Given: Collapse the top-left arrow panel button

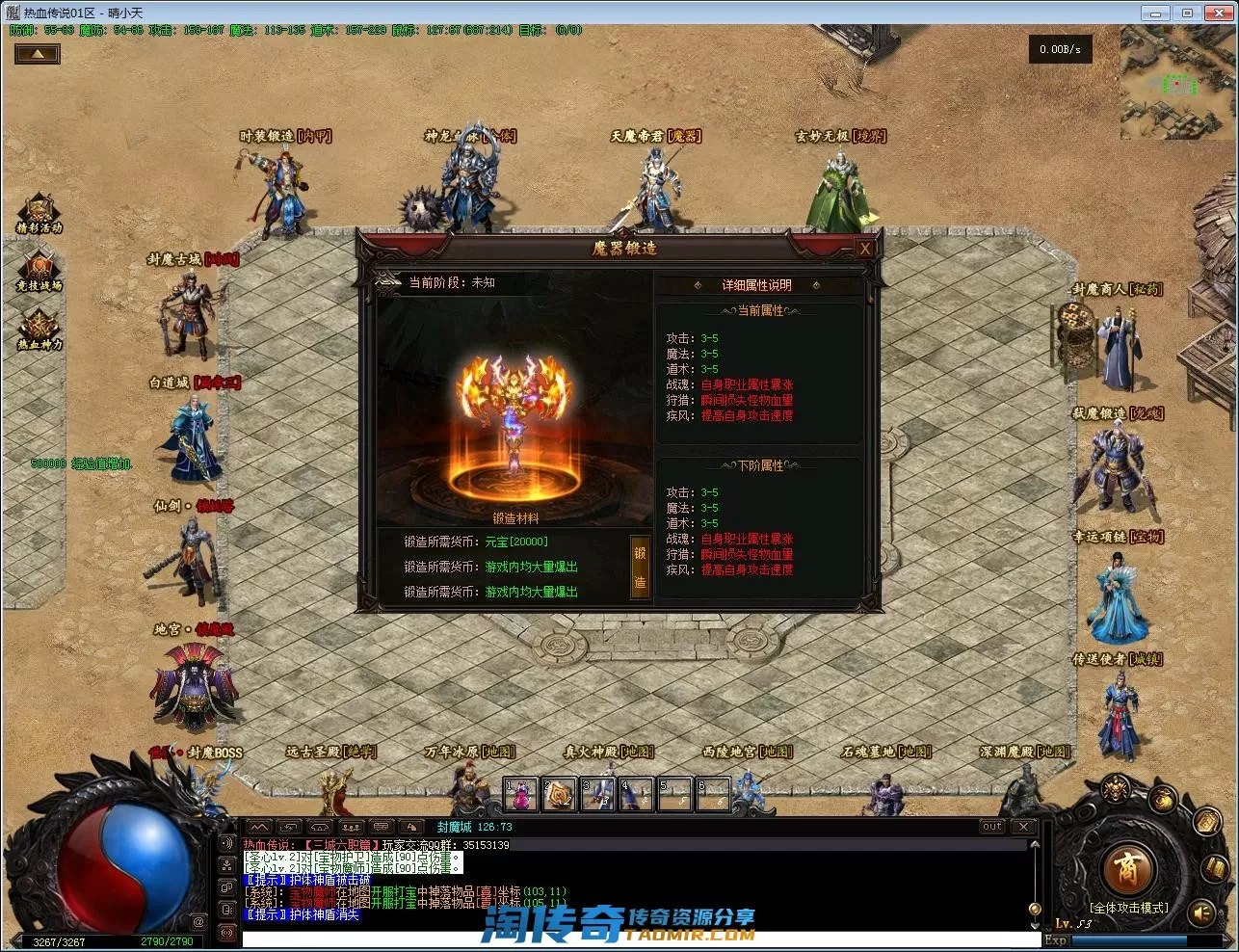Looking at the screenshot, I should coord(38,54).
